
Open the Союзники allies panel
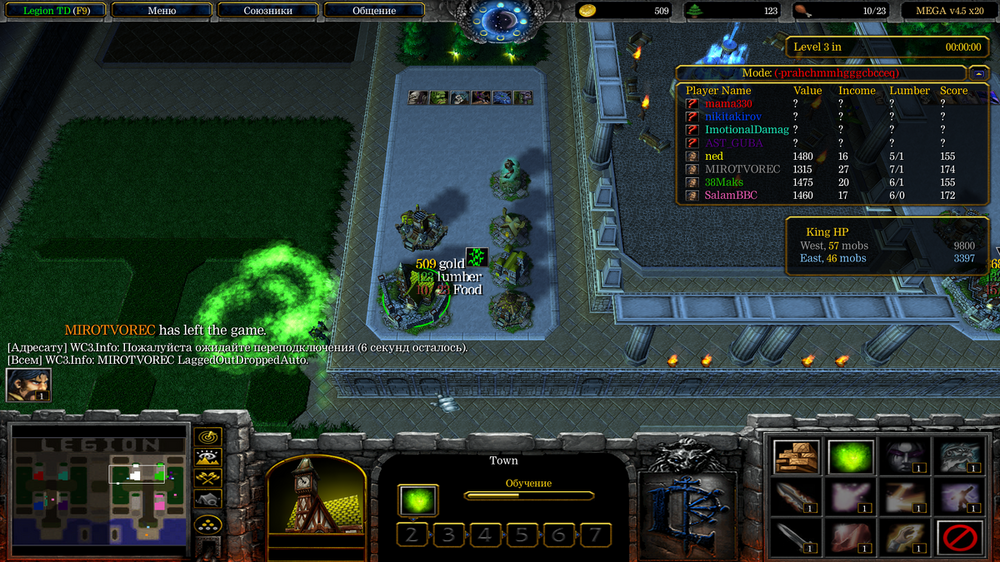pyautogui.click(x=267, y=11)
